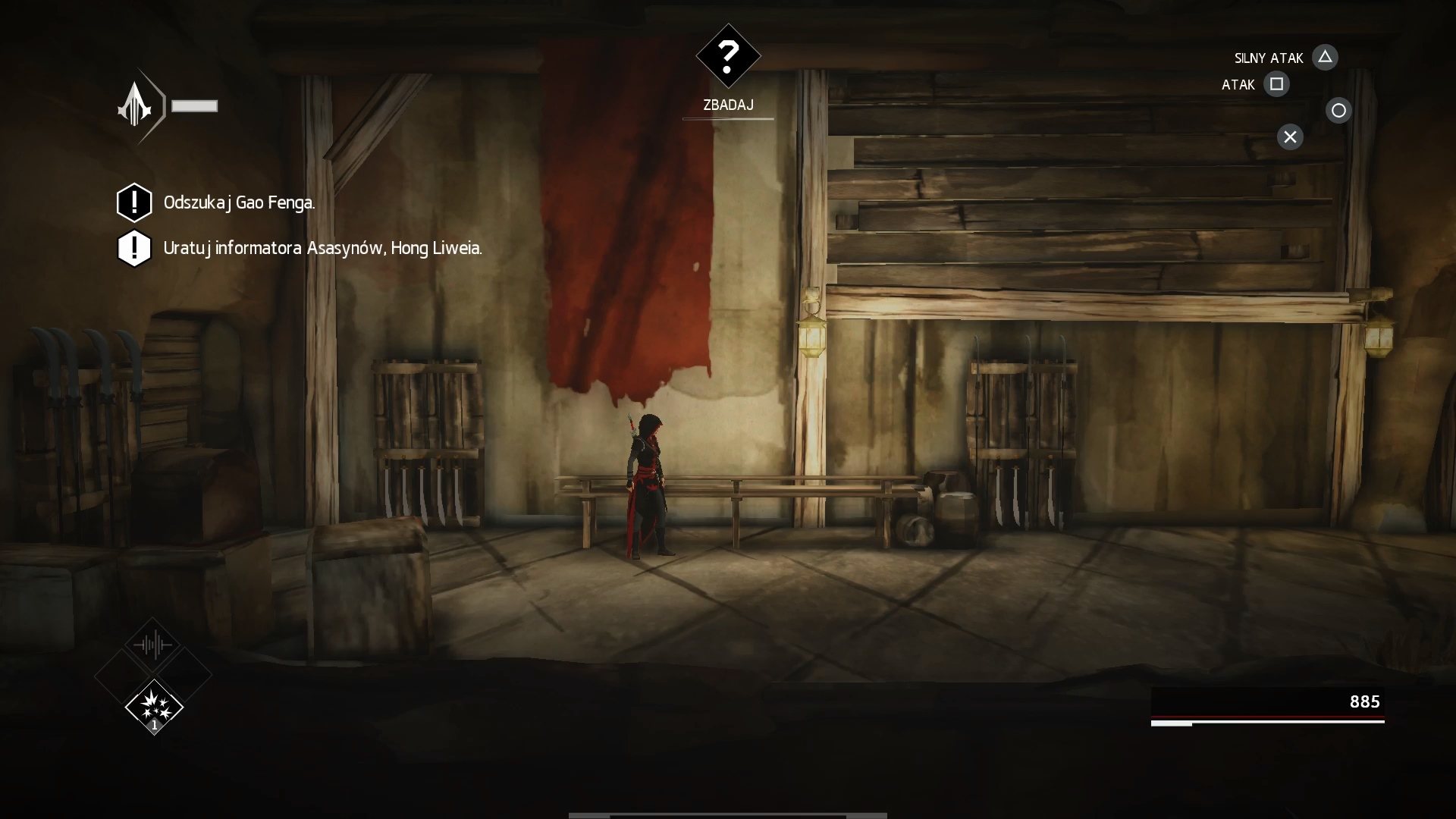Choose the sound wave whistle tool
The height and width of the screenshot is (819, 1456).
click(x=153, y=645)
